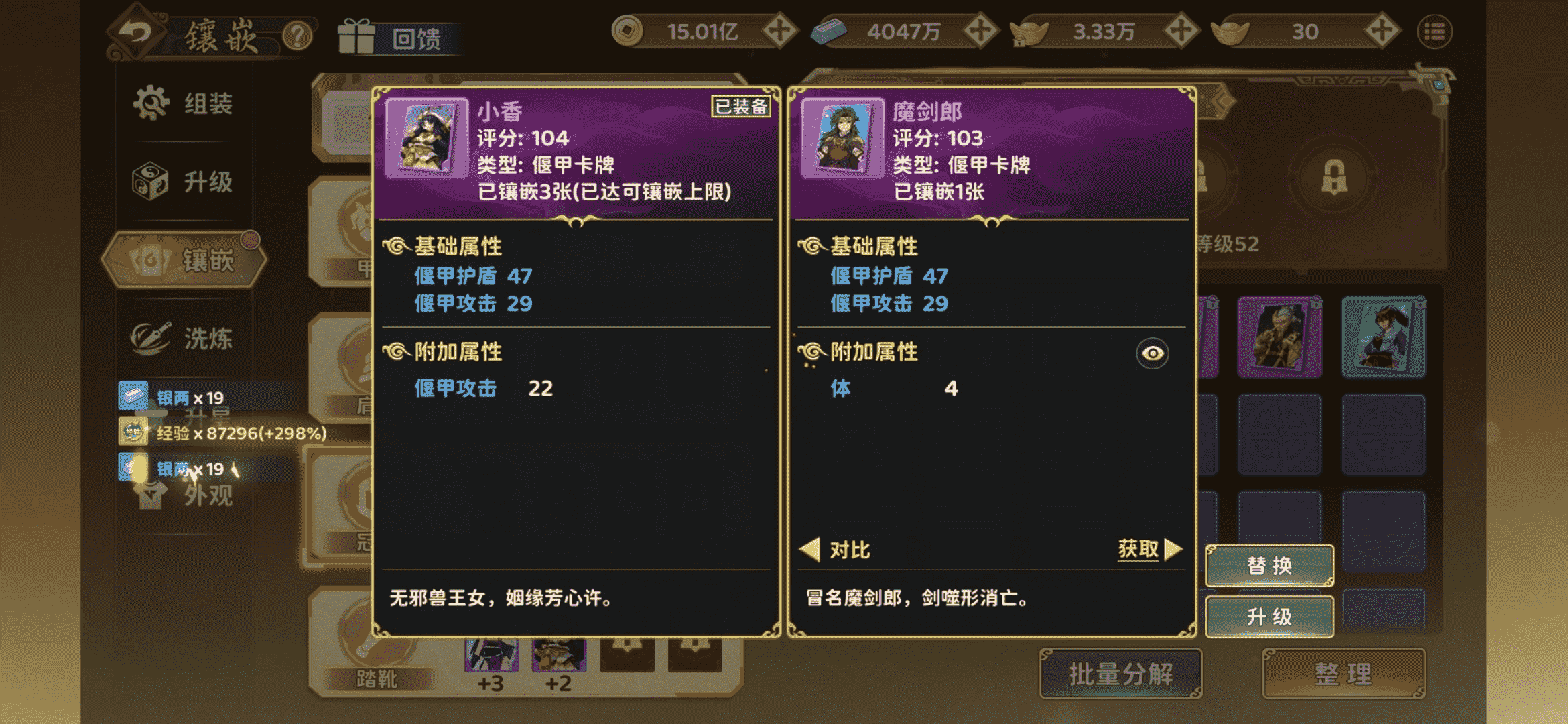Tap the plus next to the 15.01亿 coin counter

click(779, 32)
